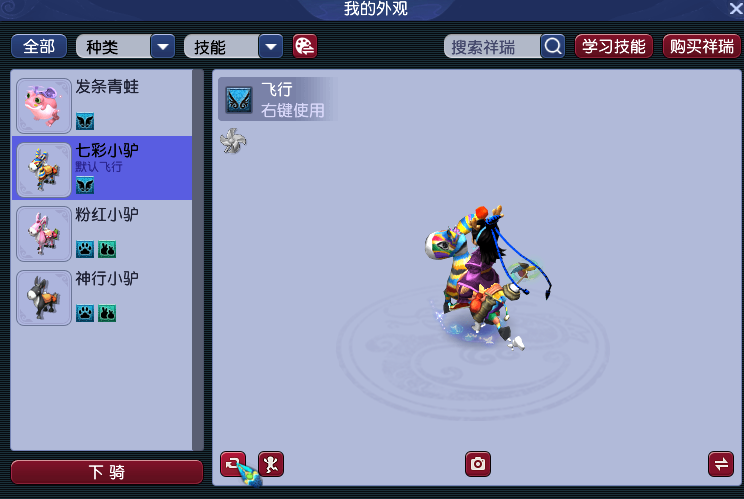Close the 我的外观 window

tap(735, 9)
